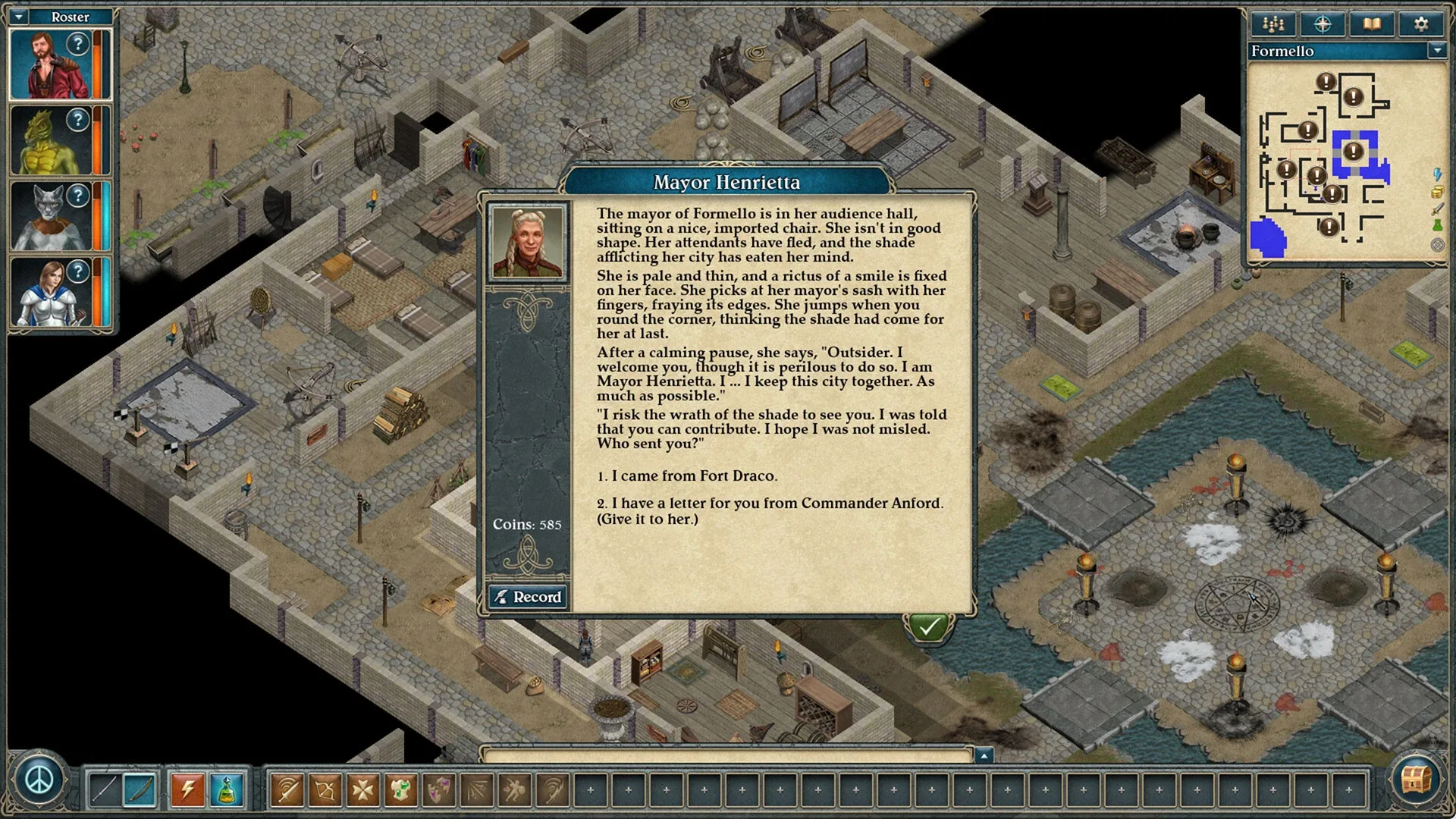This screenshot has width=1456, height=819.
Task: Open the treasure chest inventory button
Action: (x=1416, y=778)
